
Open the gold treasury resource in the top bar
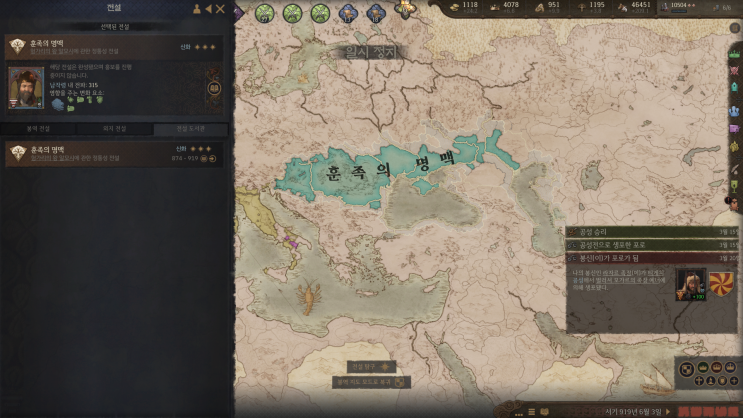coord(465,6)
